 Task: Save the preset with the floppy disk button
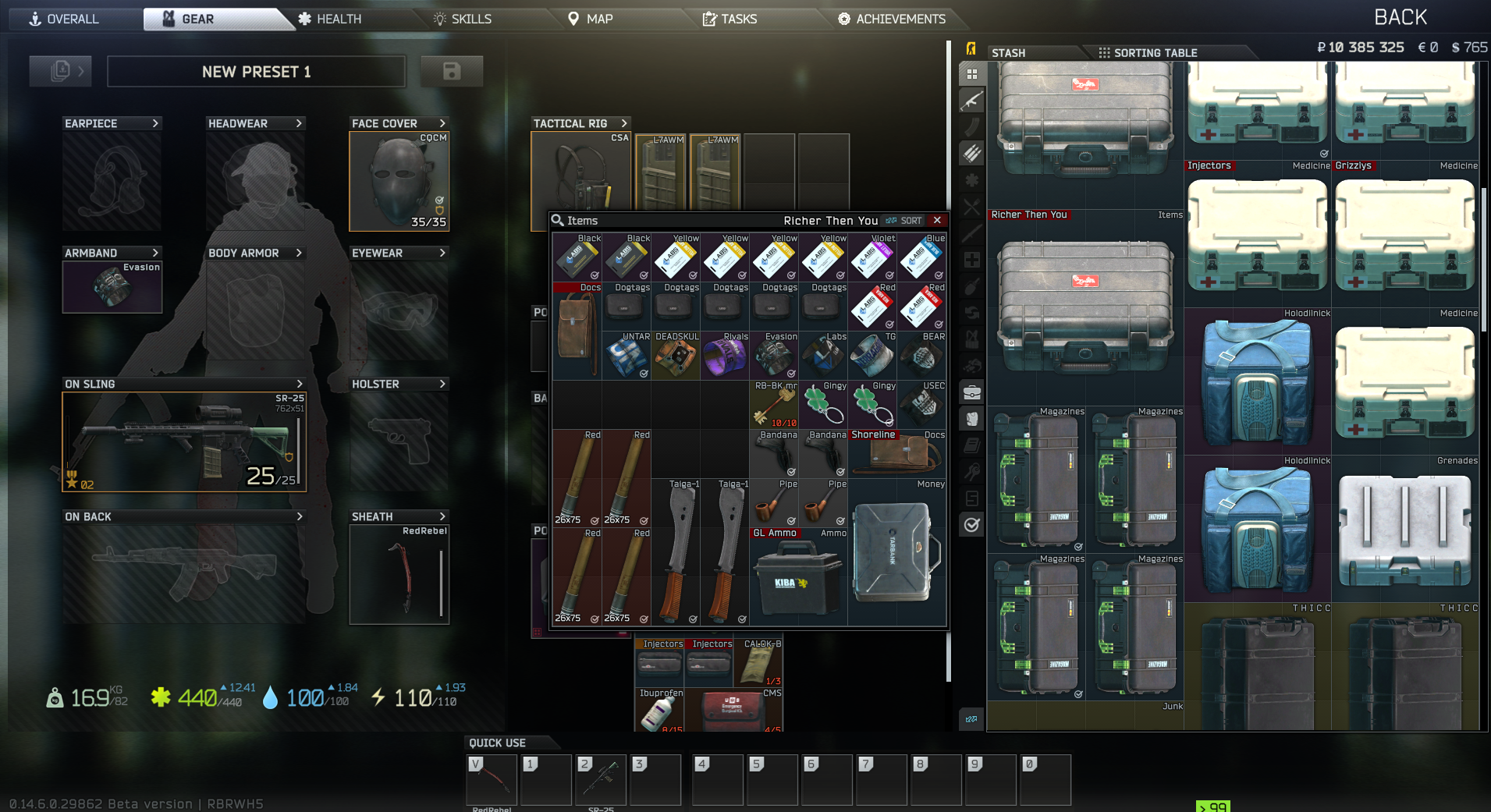click(x=451, y=72)
